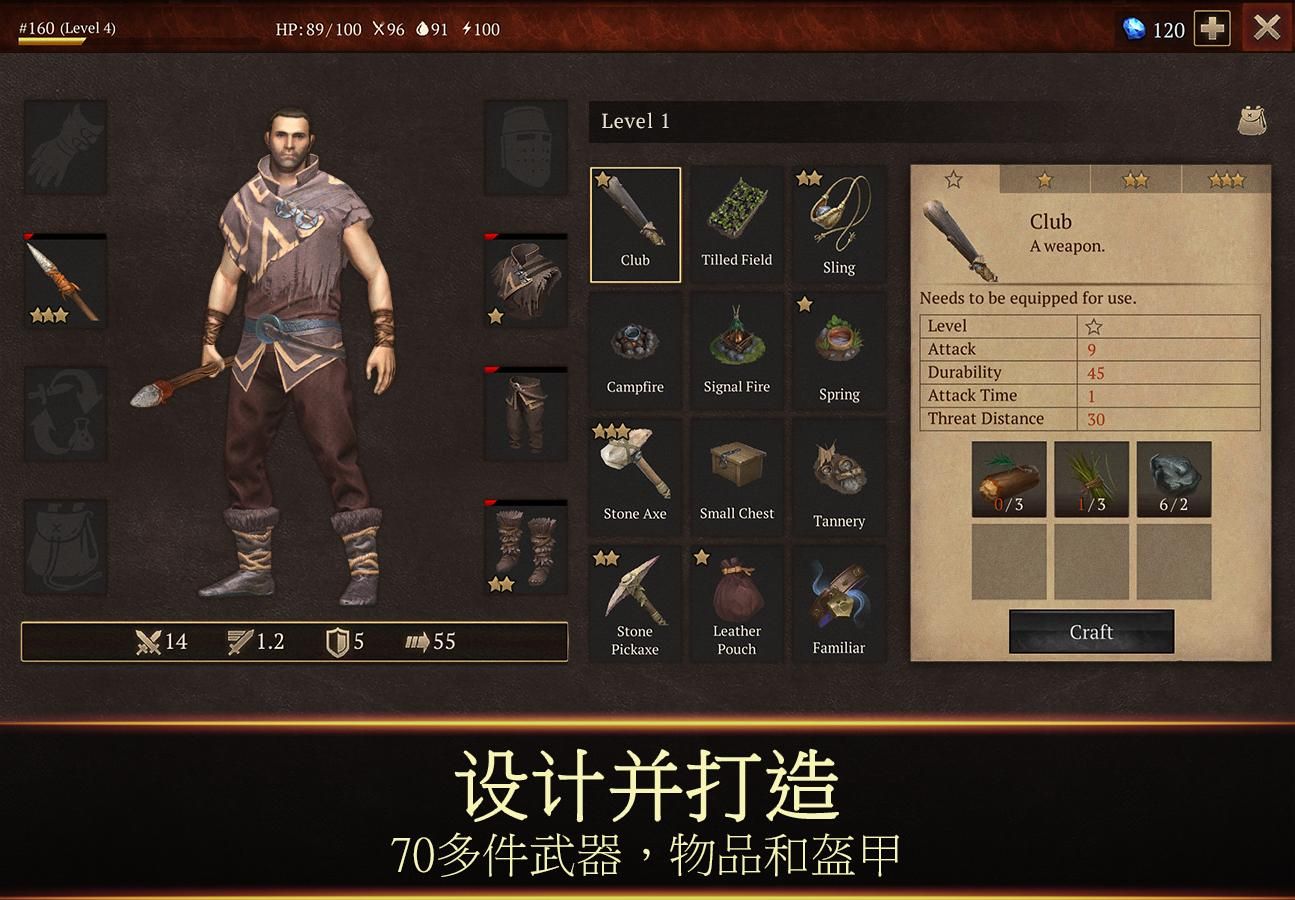Image resolution: width=1295 pixels, height=900 pixels.
Task: Select the Signal Fire recipe
Action: pyautogui.click(x=737, y=350)
